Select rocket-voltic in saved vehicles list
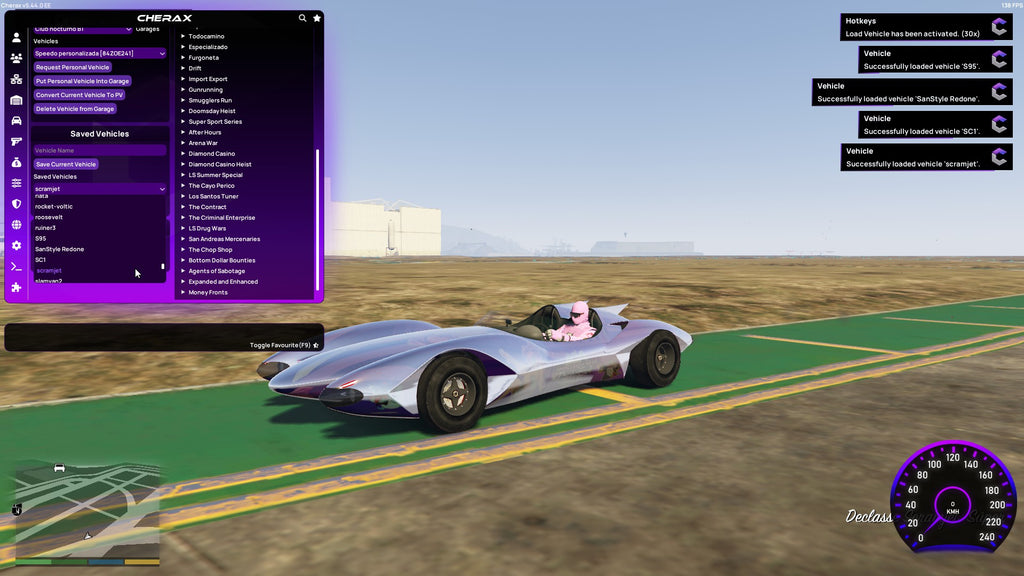 (54, 206)
